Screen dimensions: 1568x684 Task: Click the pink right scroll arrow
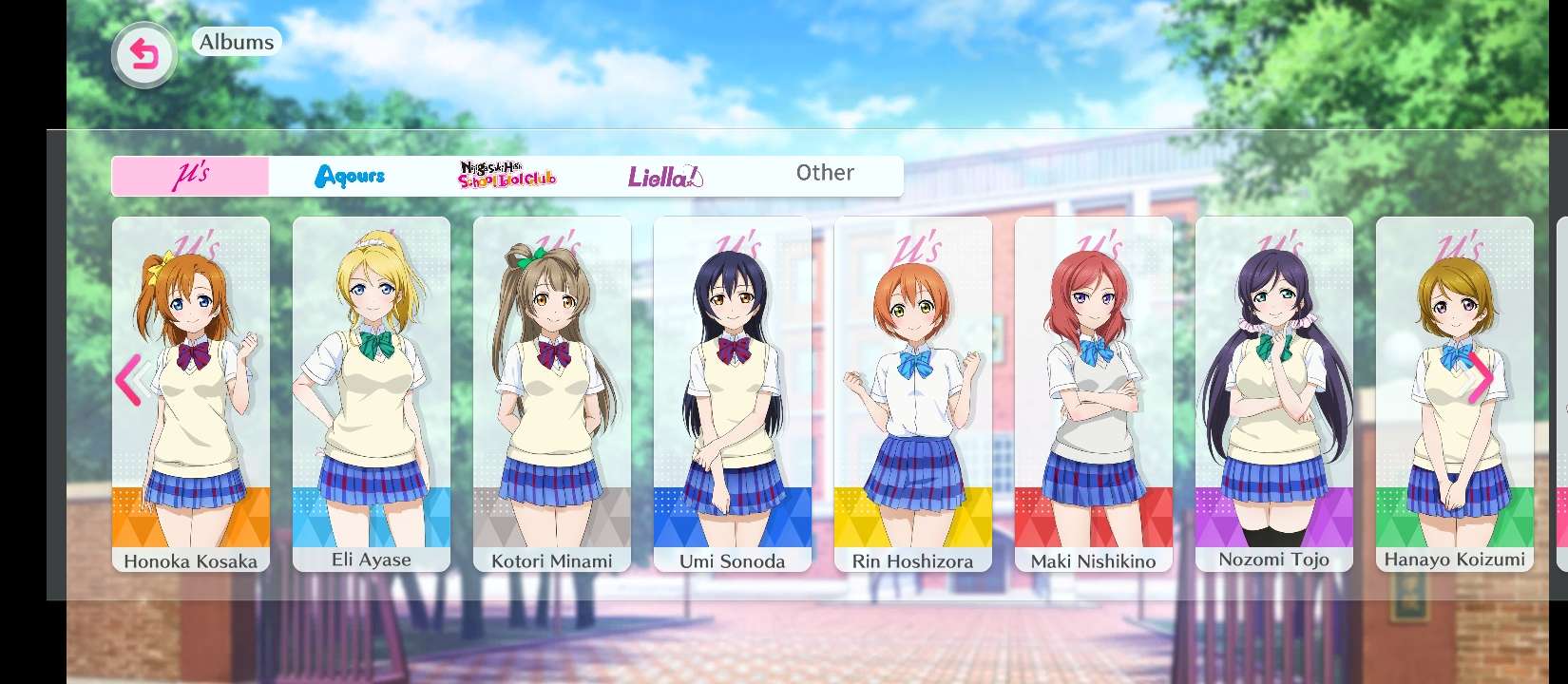tap(1480, 378)
